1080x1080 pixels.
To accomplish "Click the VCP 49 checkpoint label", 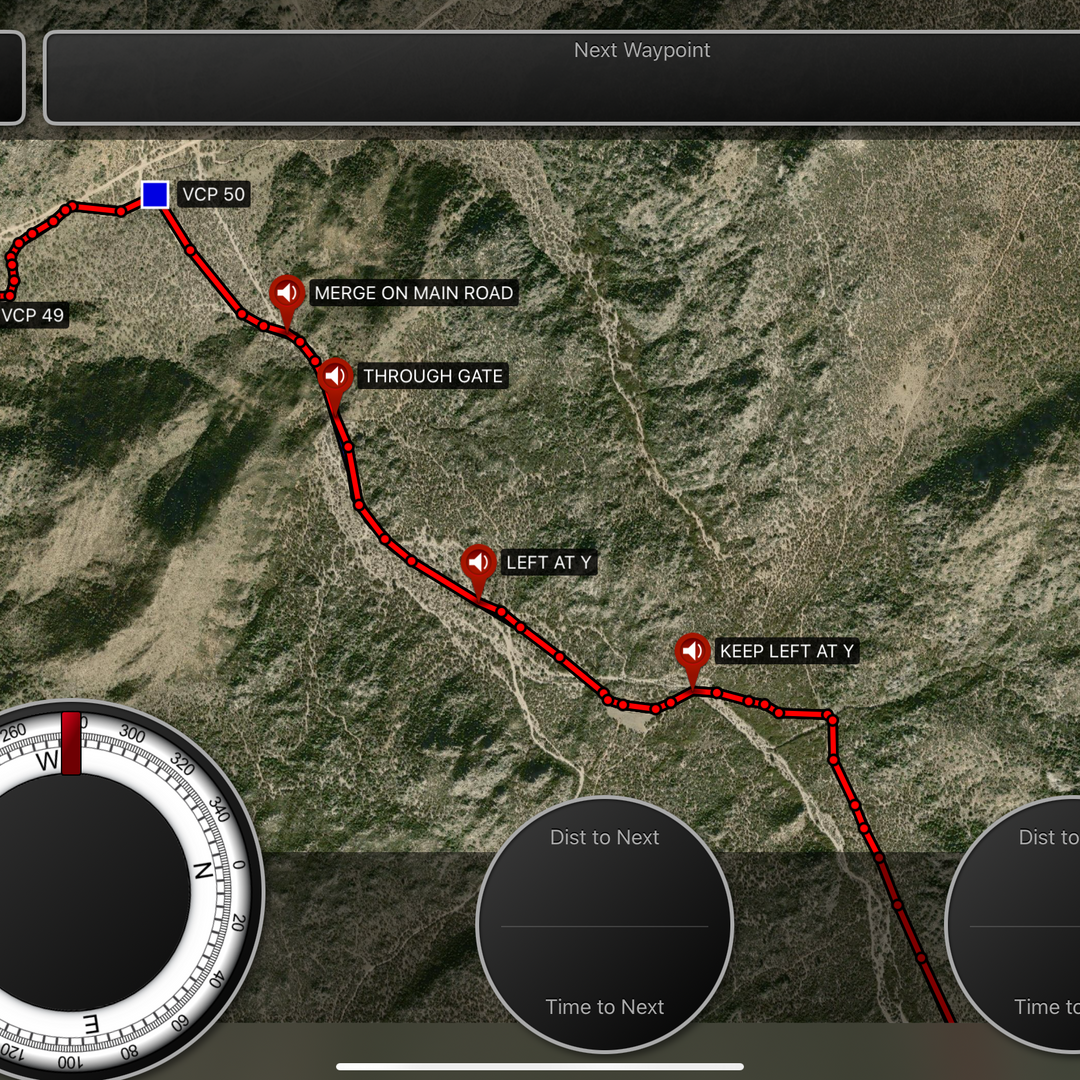I will (x=32, y=316).
